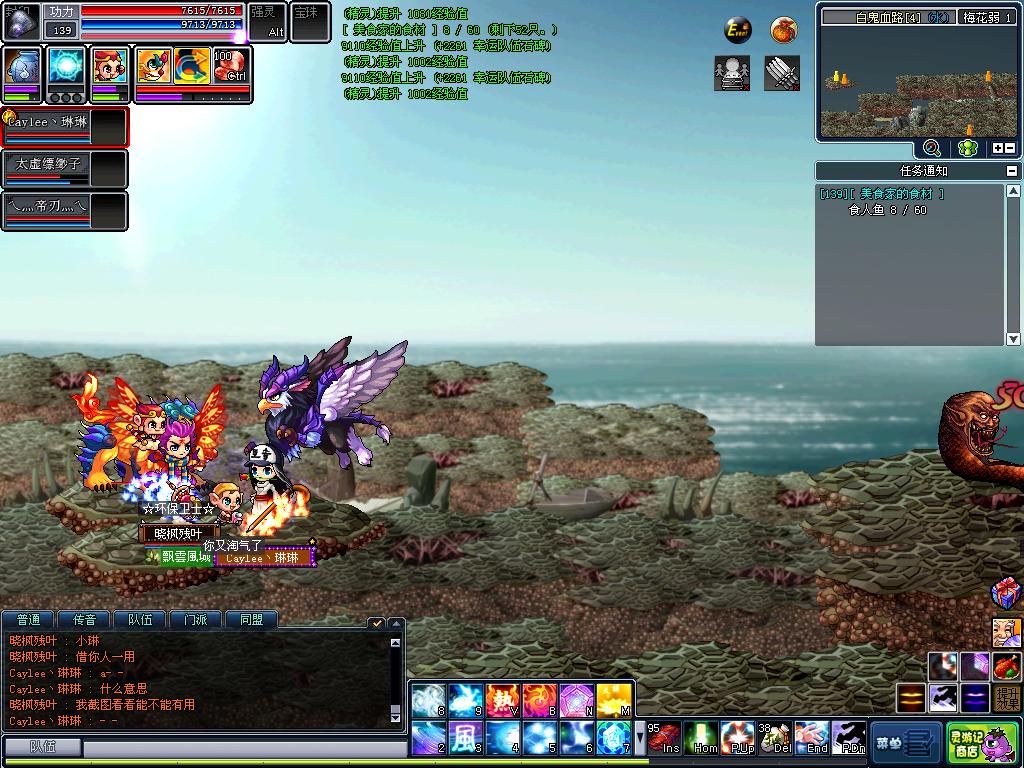Collapse the 任务通知 quest panel
The height and width of the screenshot is (768, 1024).
(x=1012, y=171)
